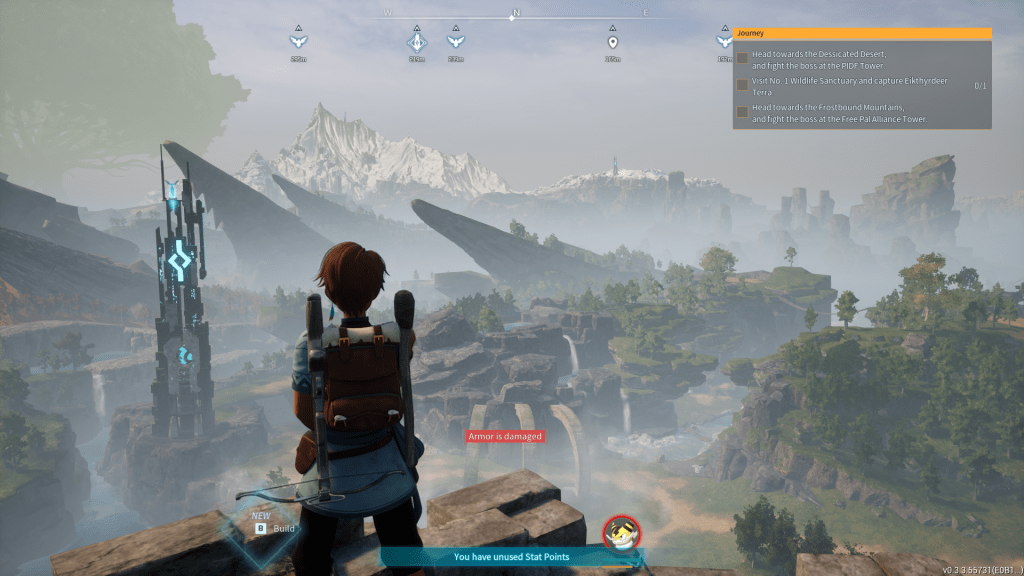The width and height of the screenshot is (1024, 576).
Task: Click the "Armor is damaged" warning
Action: [x=505, y=436]
